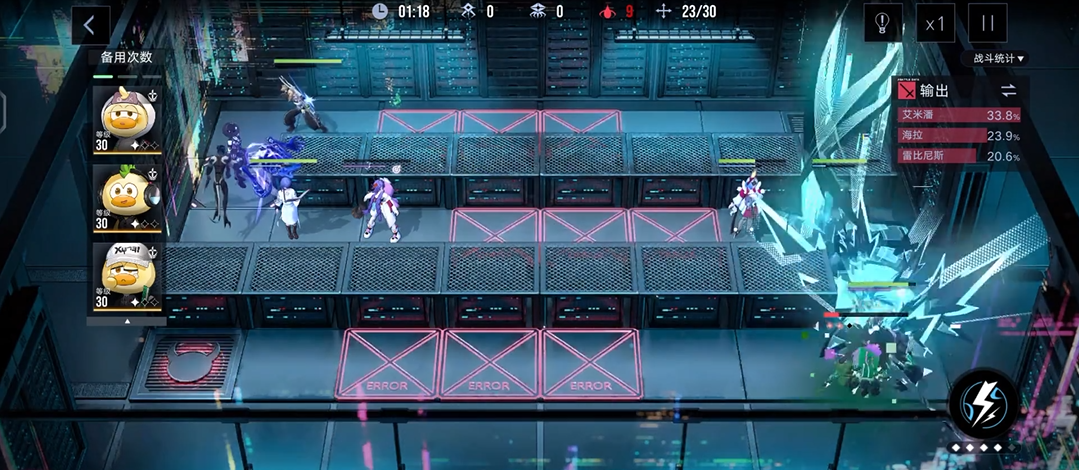Switch statistics type with the swap arrows
This screenshot has height=470, width=1079.
(1008, 91)
